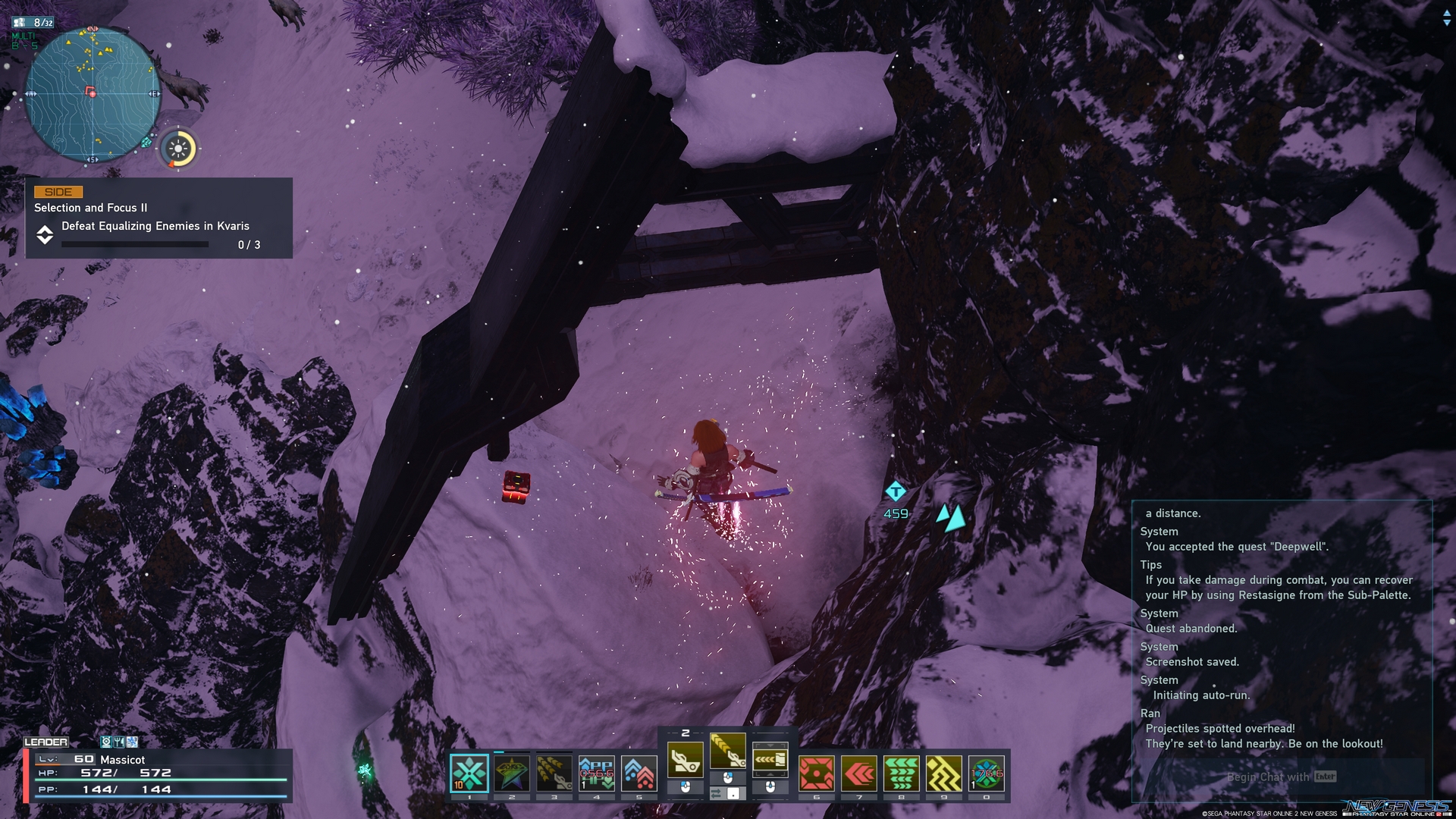Select the Selection and Focus II quest tracker
1456x819 pixels.
point(158,218)
